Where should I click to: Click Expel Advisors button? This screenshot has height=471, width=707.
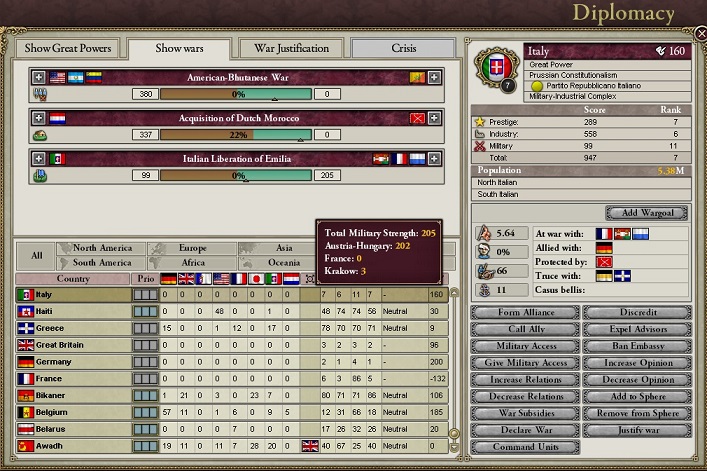[x=637, y=329]
